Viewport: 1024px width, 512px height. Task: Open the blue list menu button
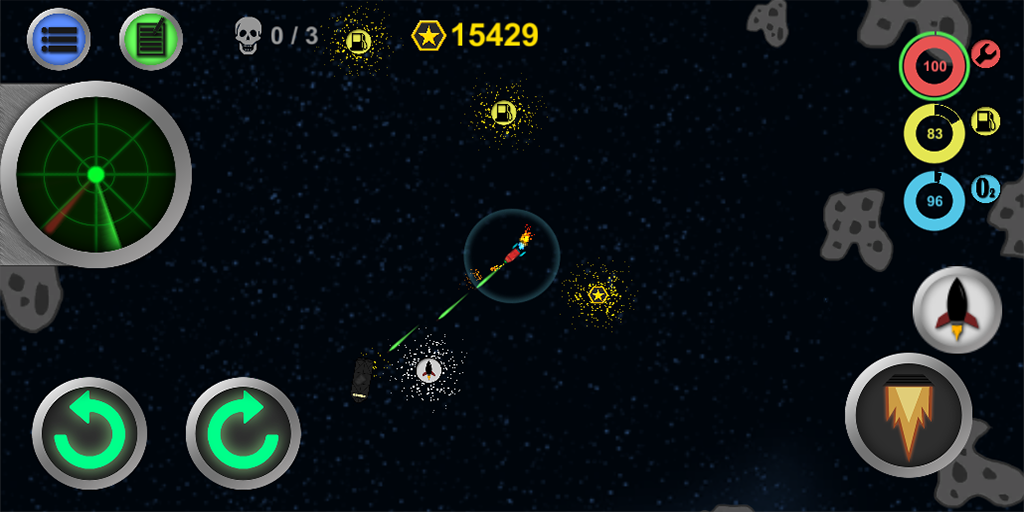(x=59, y=39)
